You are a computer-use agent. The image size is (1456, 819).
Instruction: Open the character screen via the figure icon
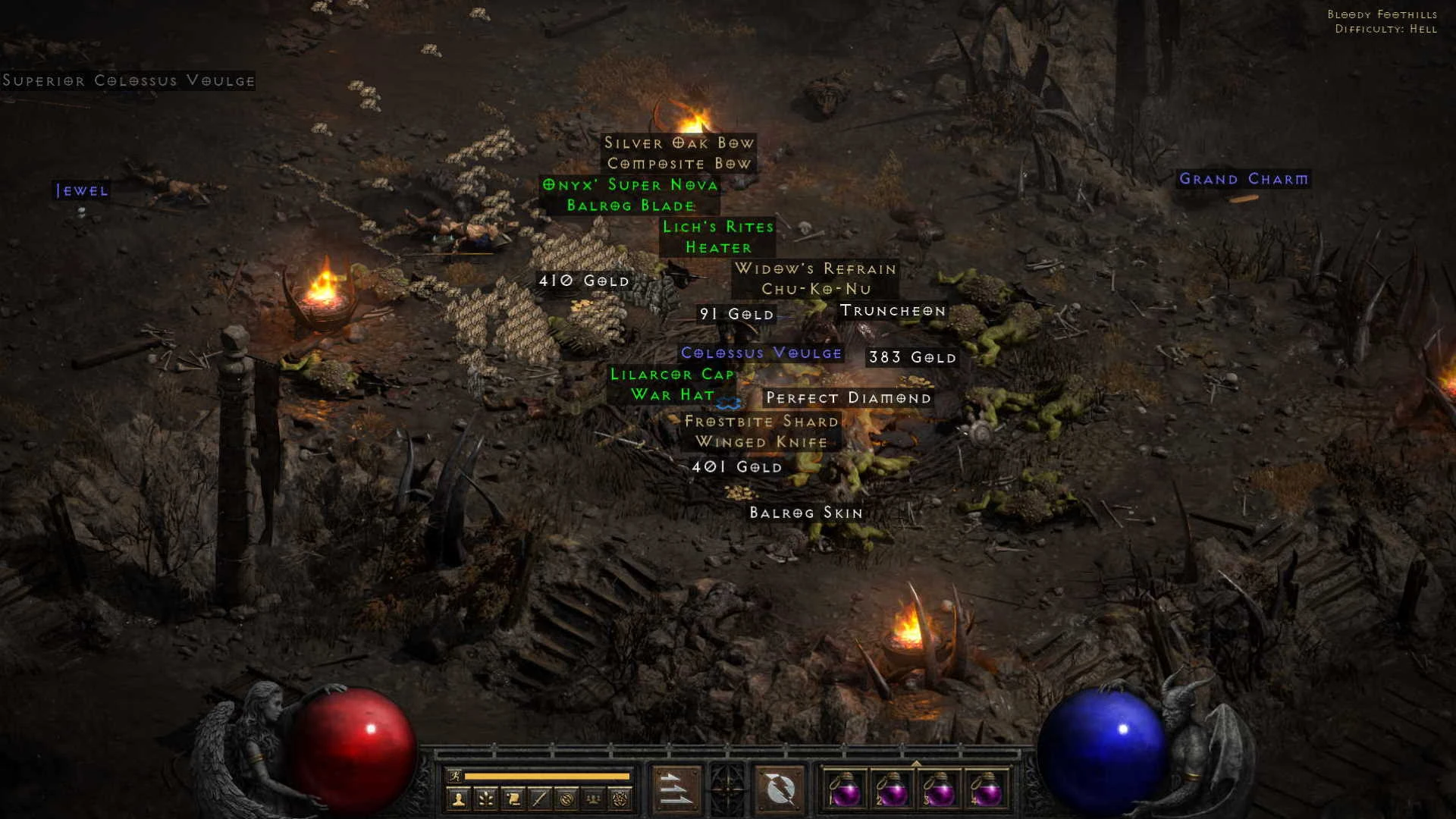(459, 800)
